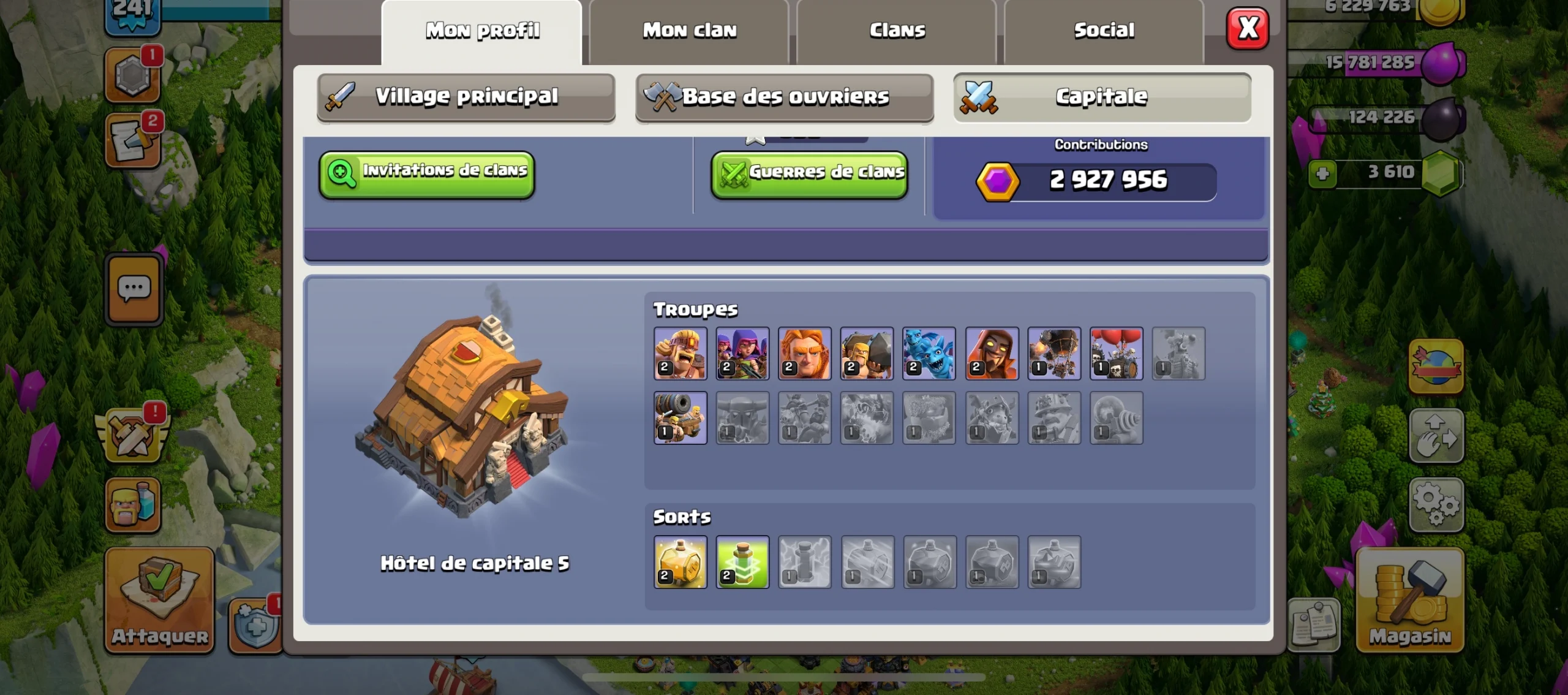This screenshot has width=1568, height=695.
Task: Click the Invitations de clans button
Action: (427, 173)
